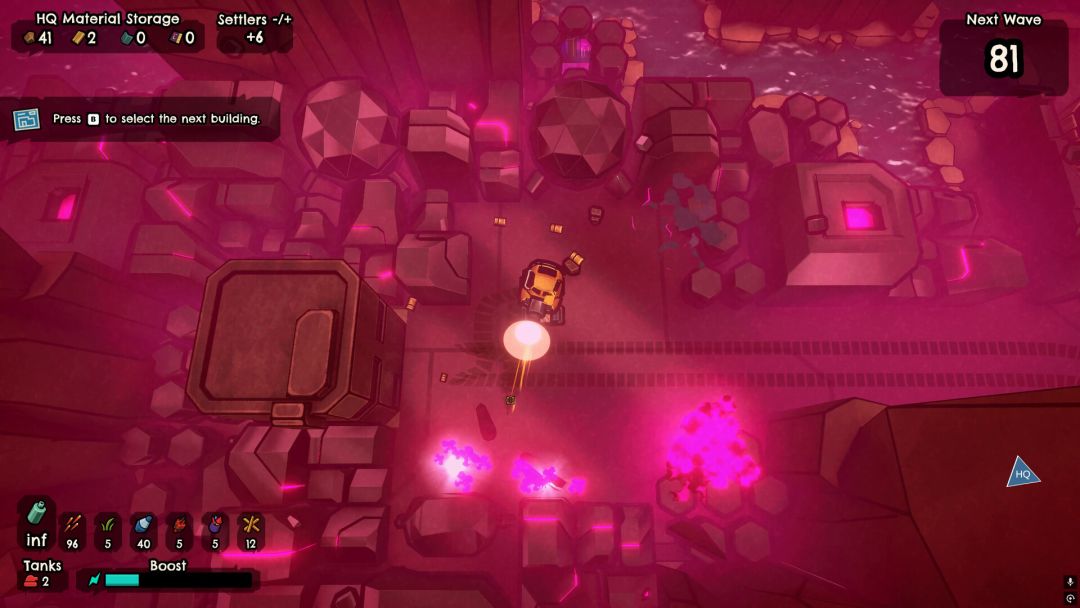The image size is (1080, 608).
Task: Click the building blueprint icon
Action: pyautogui.click(x=26, y=119)
